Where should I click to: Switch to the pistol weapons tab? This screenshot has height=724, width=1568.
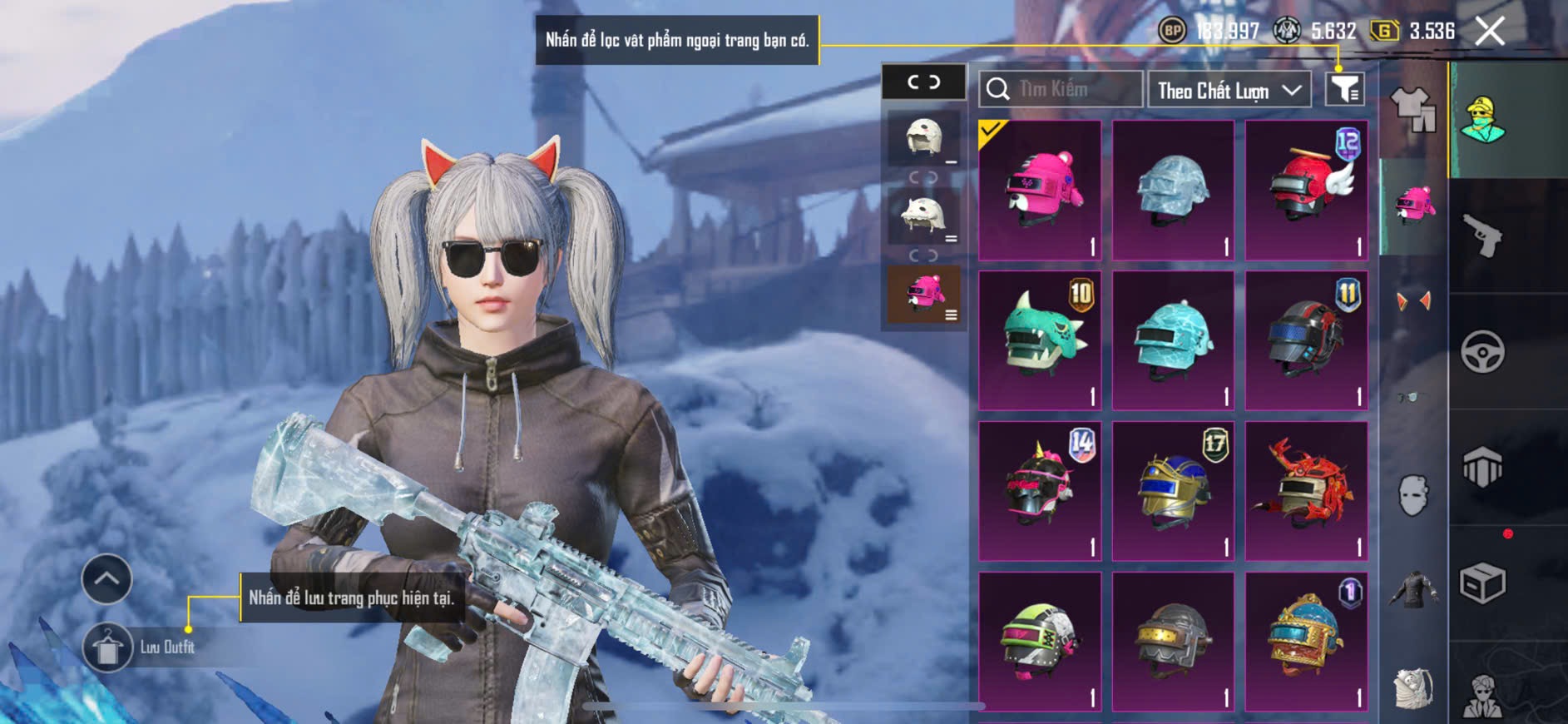point(1482,236)
